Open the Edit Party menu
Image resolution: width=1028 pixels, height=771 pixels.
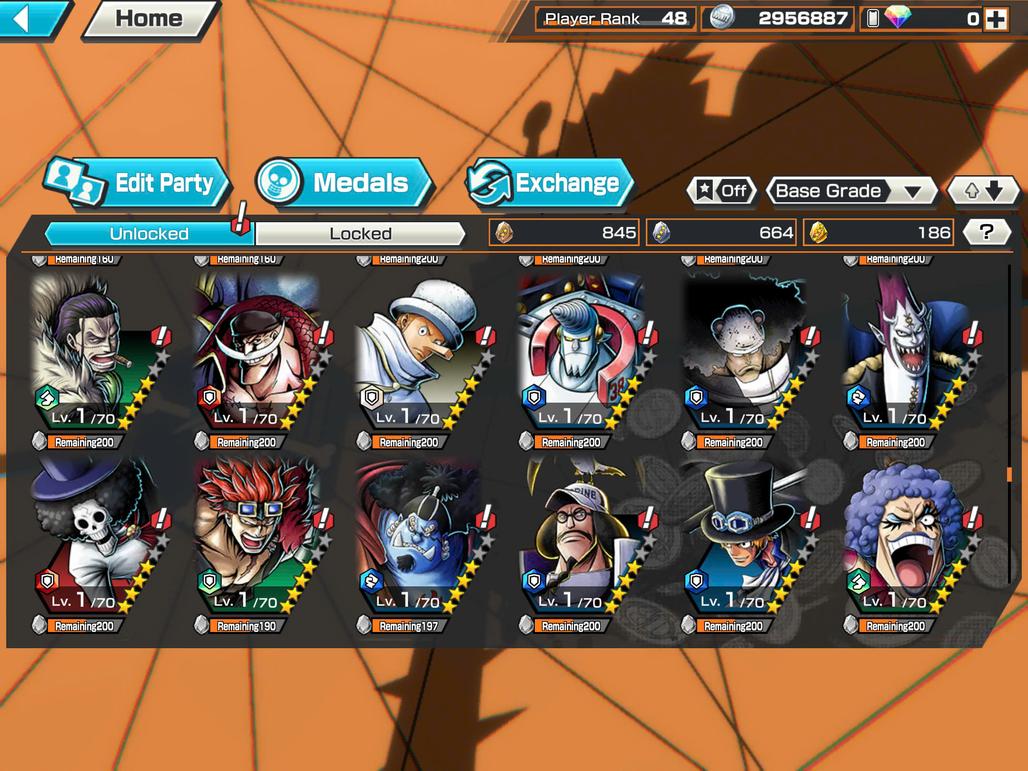click(x=138, y=183)
